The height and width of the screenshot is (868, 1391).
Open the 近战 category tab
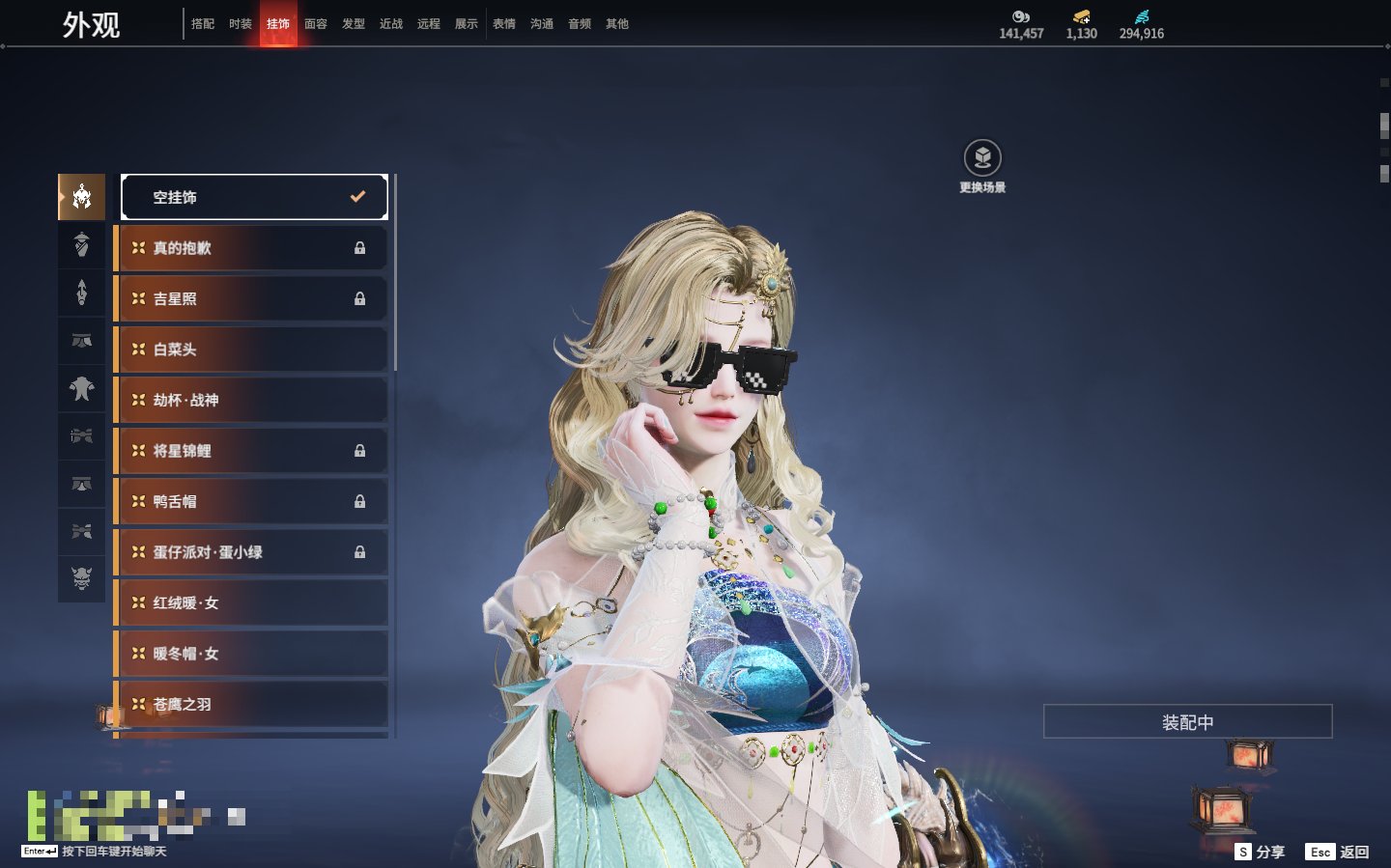(x=391, y=24)
